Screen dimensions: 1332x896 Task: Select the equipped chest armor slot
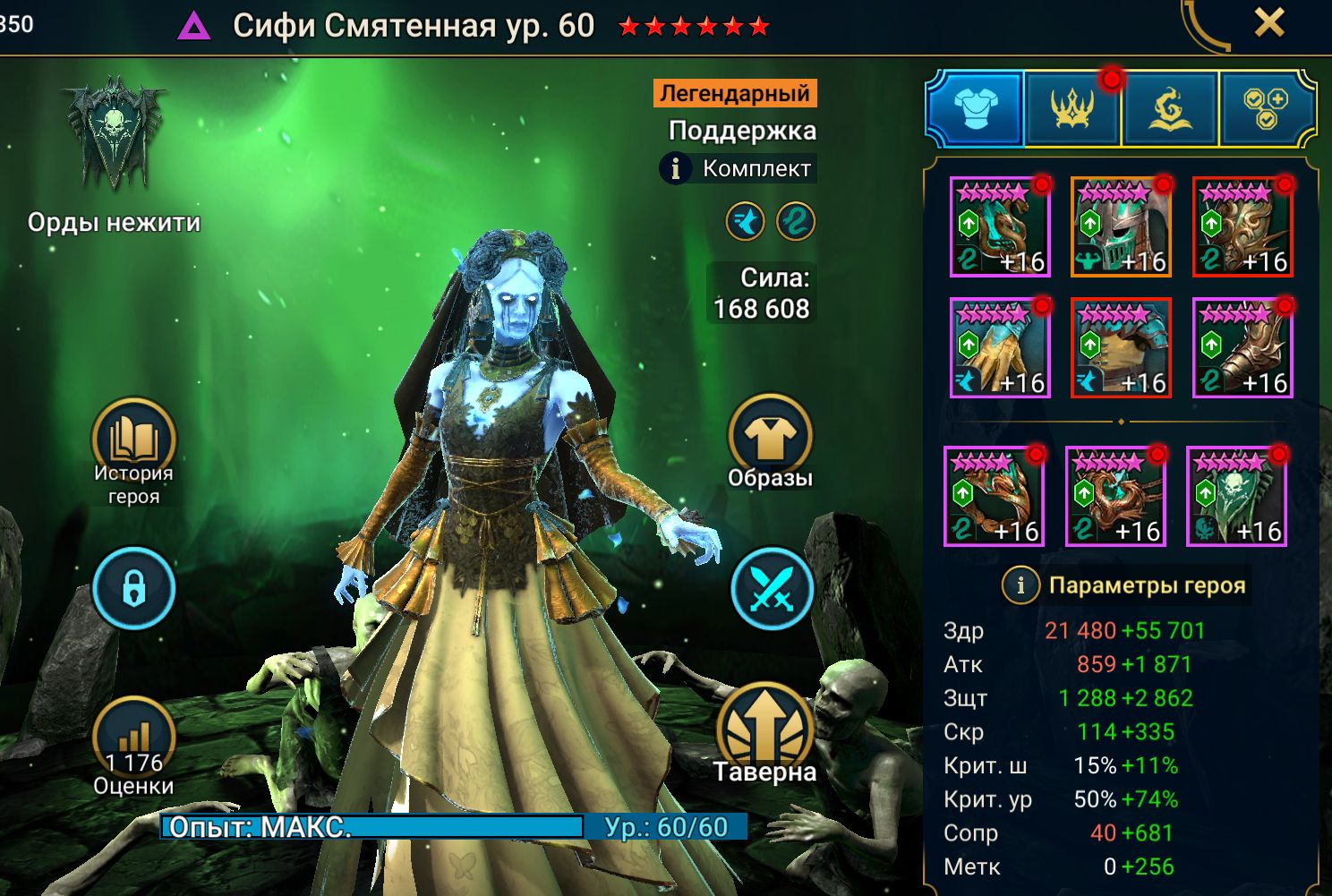coord(1121,348)
